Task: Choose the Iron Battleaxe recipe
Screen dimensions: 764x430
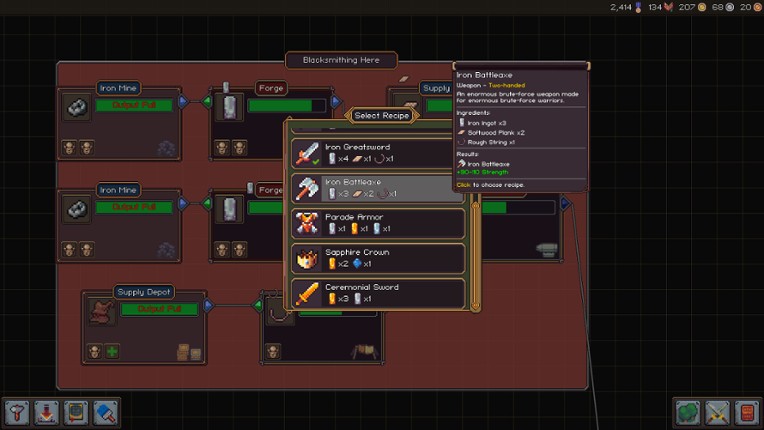Action: coord(378,187)
